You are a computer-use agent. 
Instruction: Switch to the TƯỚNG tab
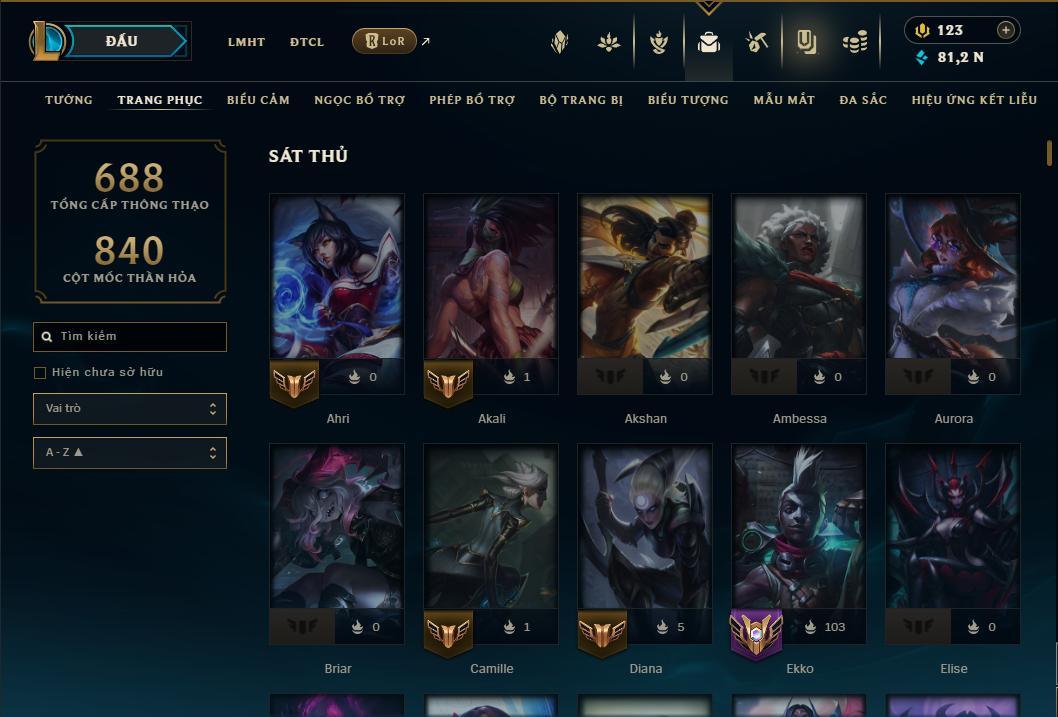[x=69, y=100]
